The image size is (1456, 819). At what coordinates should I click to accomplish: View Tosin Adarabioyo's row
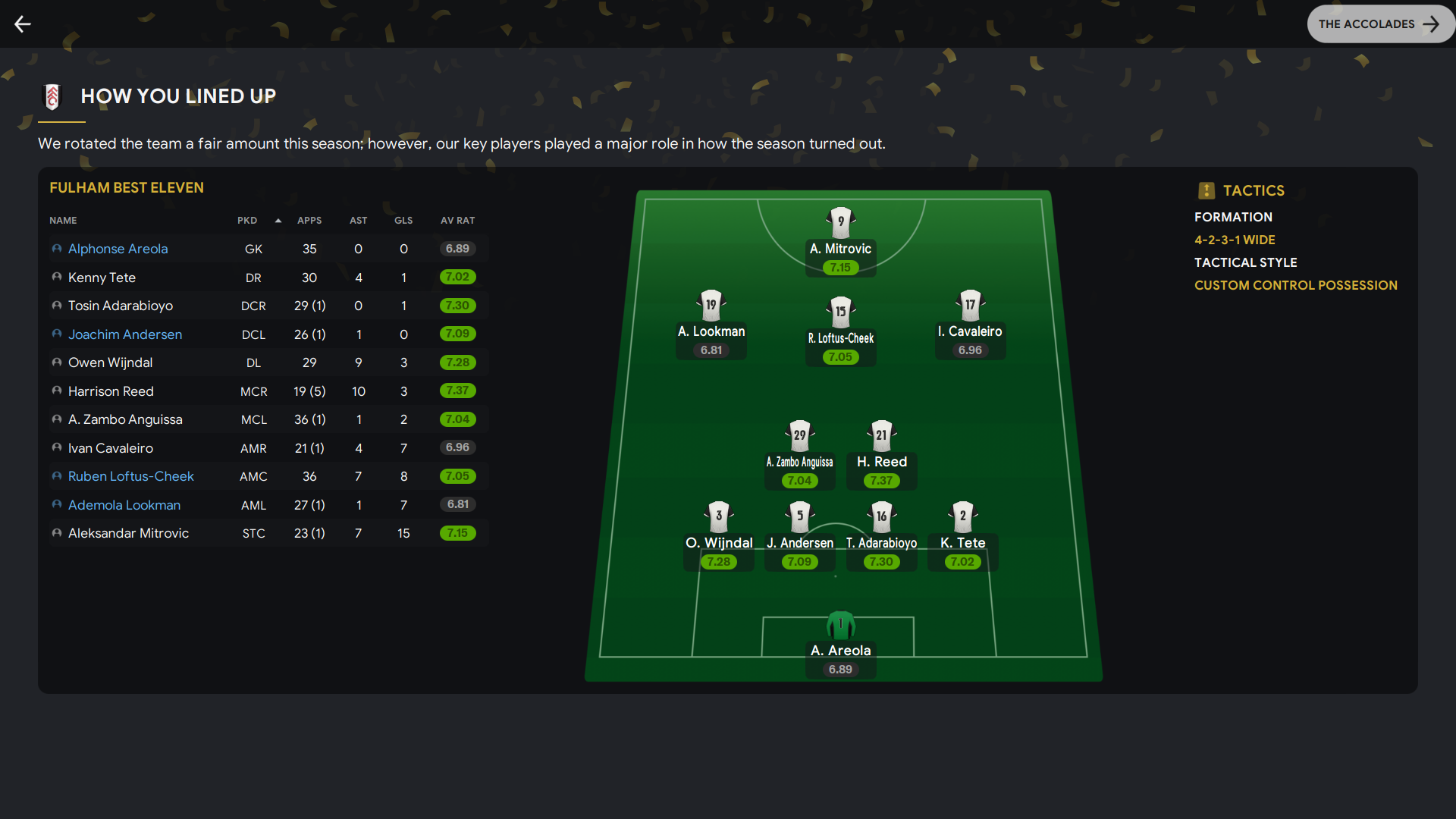pos(120,306)
